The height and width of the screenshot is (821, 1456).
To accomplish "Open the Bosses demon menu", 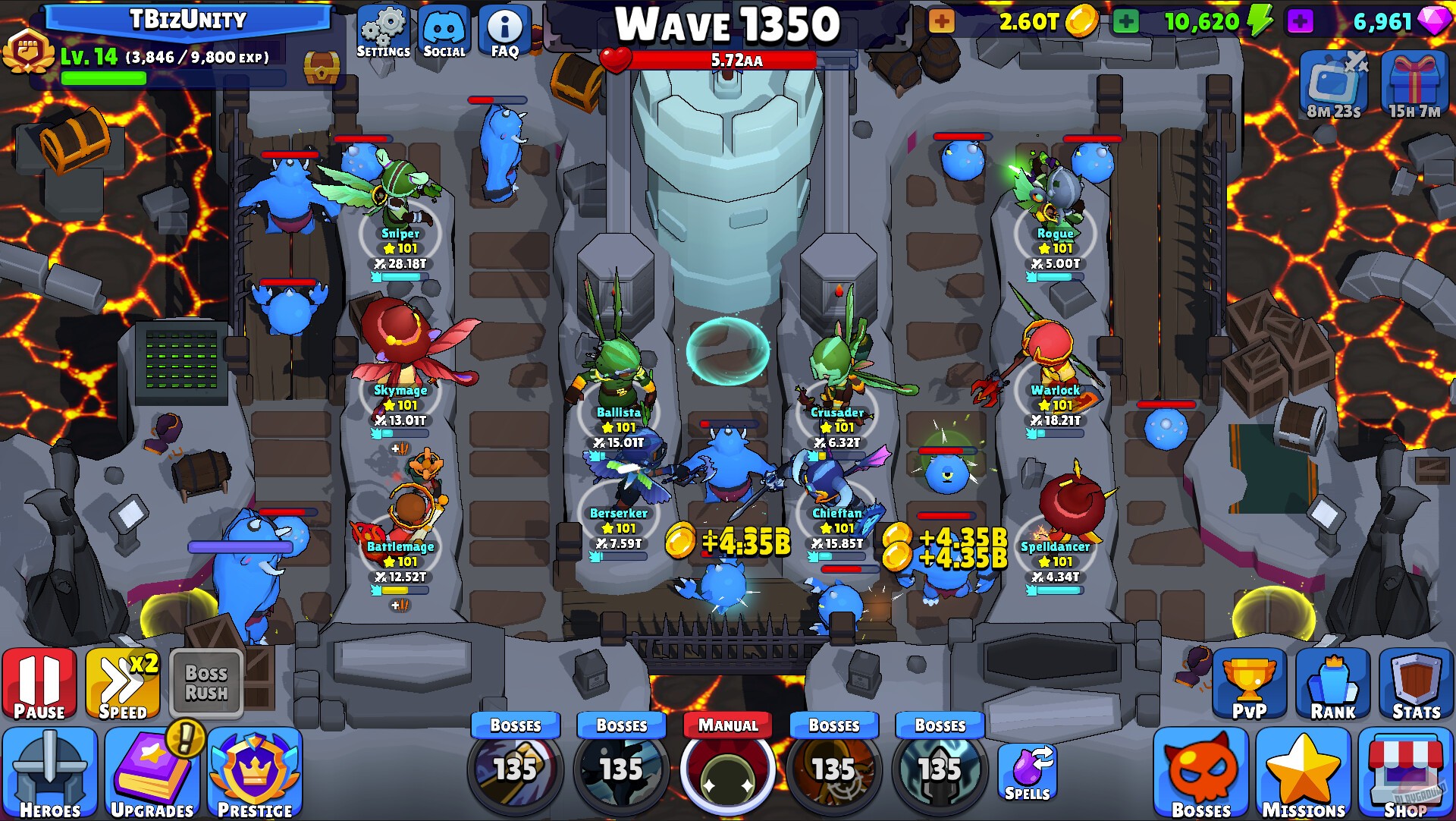I will pos(1203,770).
